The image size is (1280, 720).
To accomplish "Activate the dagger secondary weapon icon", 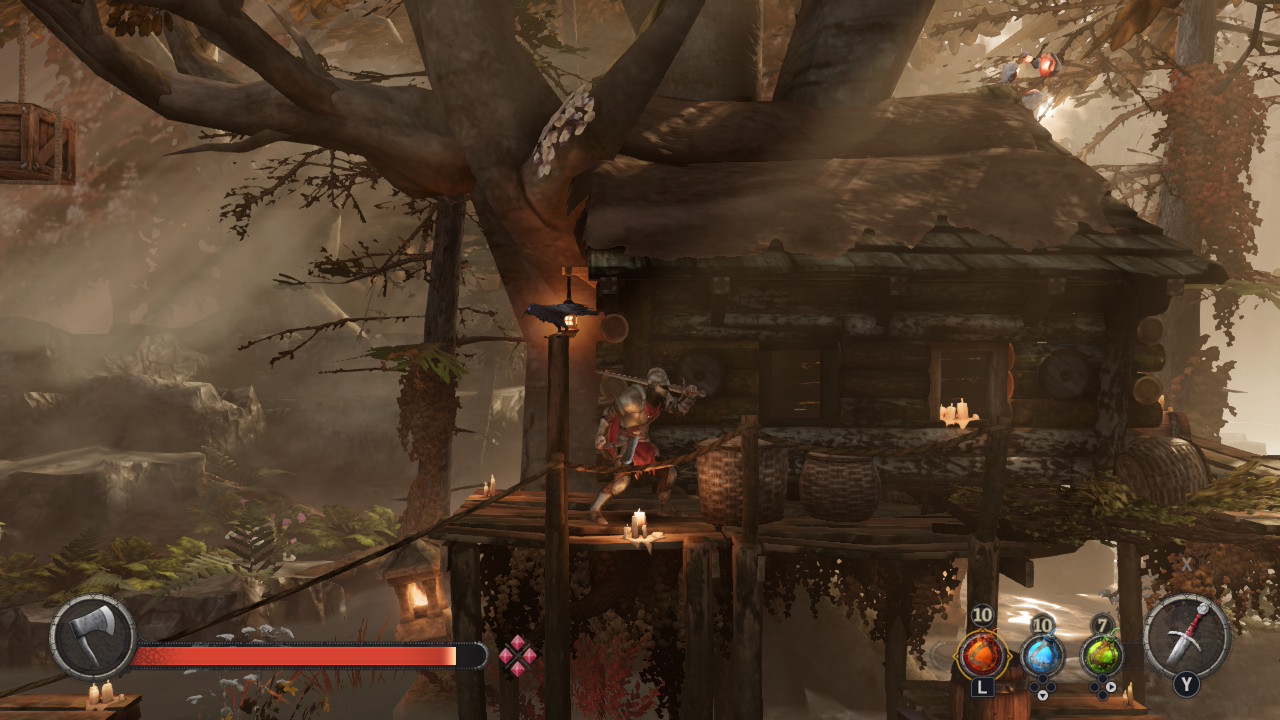I will 1186,637.
